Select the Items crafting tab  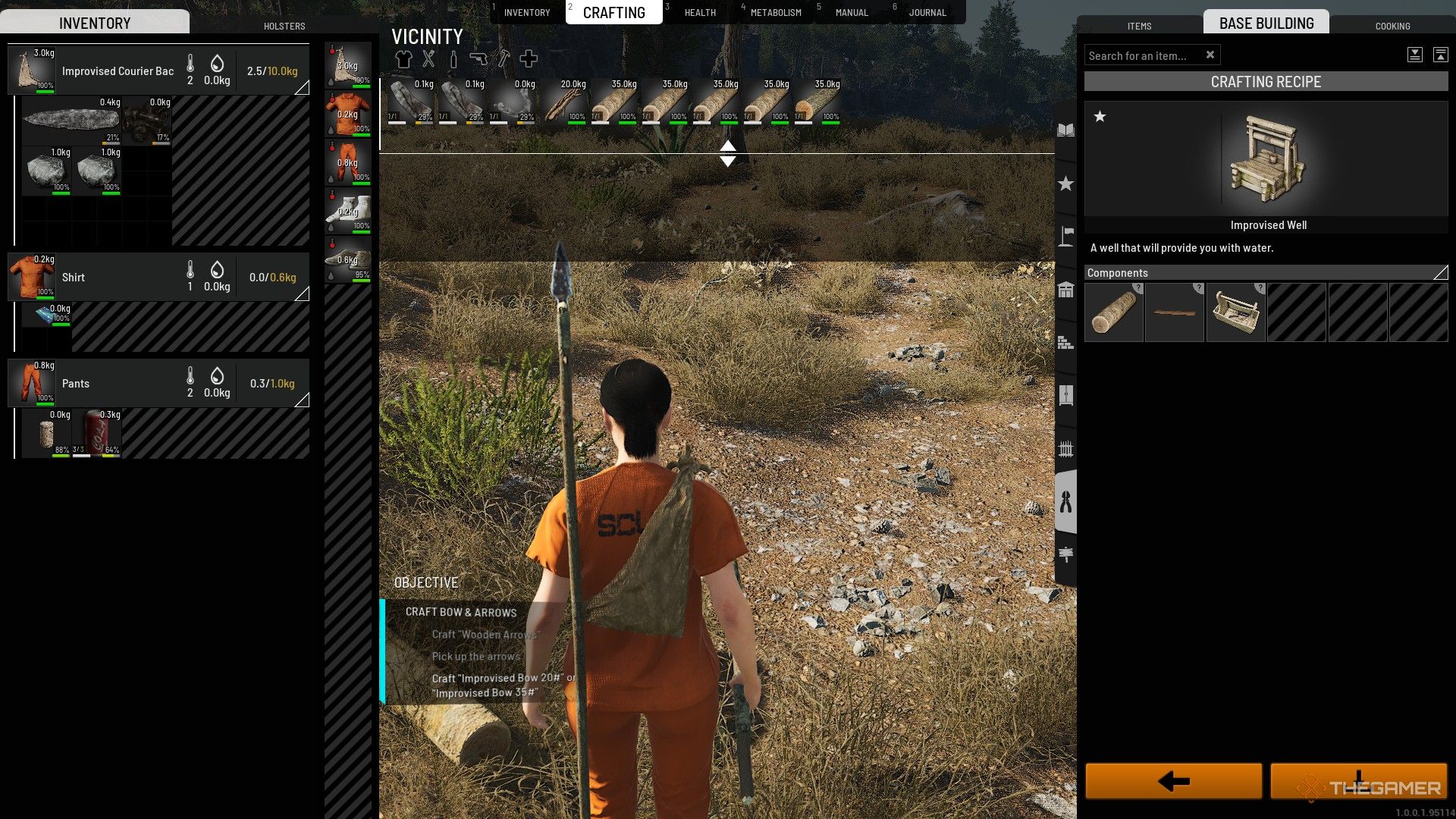point(1139,26)
